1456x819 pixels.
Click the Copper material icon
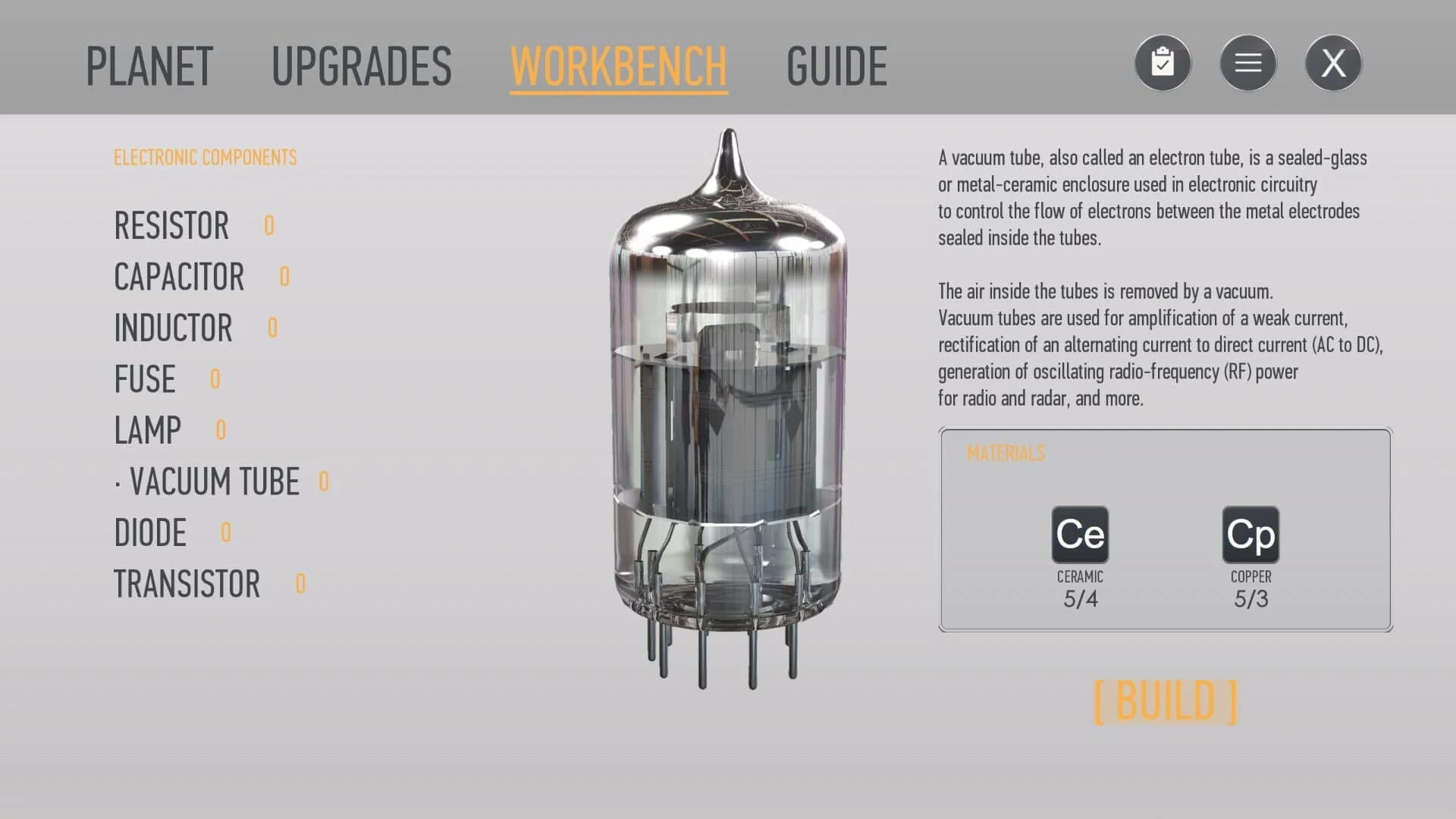point(1250,535)
